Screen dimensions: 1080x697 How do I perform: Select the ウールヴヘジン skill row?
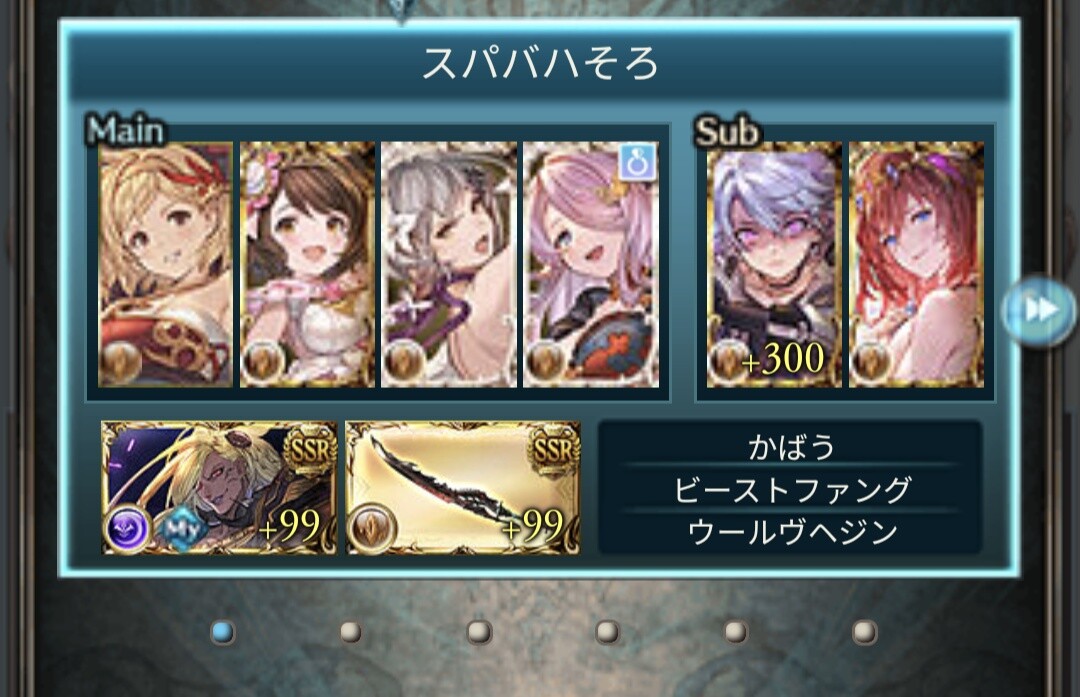point(790,533)
